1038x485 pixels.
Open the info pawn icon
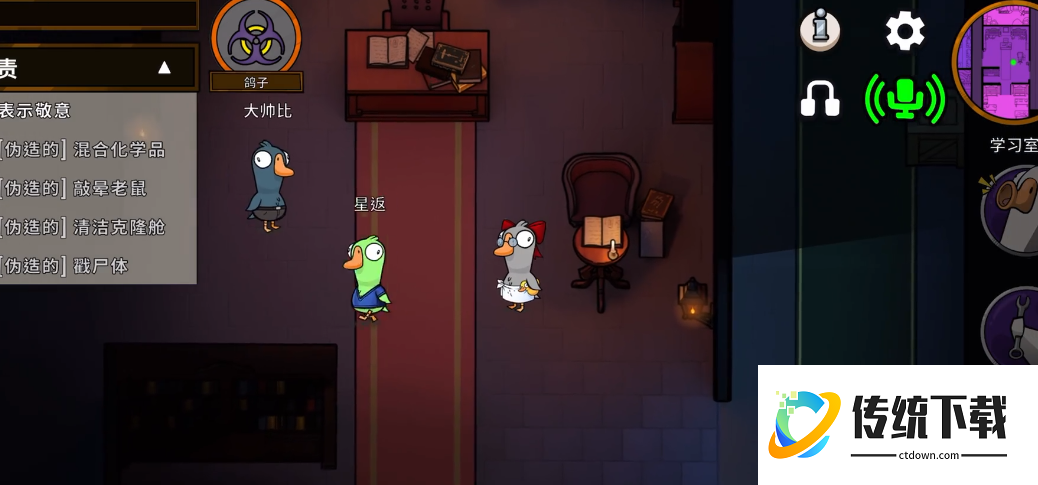pyautogui.click(x=819, y=31)
